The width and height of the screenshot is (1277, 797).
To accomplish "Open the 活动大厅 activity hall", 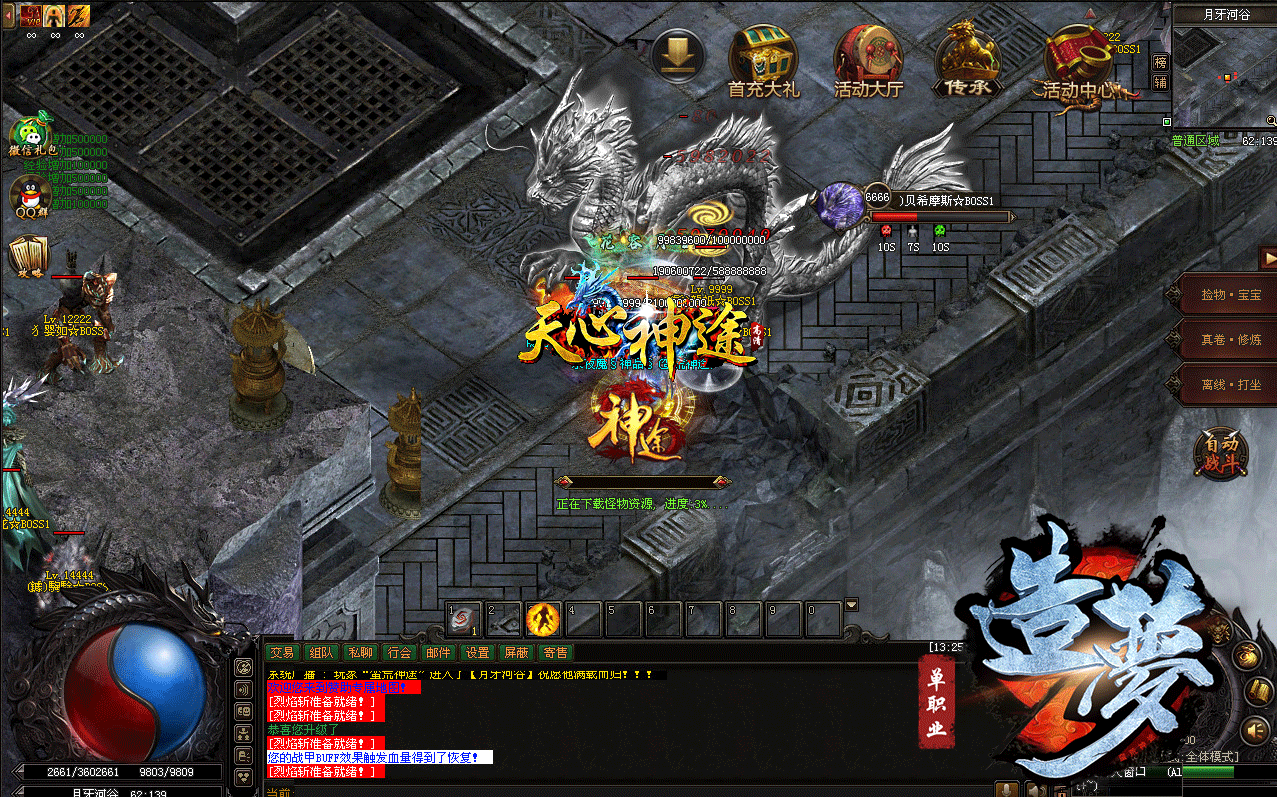I will pyautogui.click(x=868, y=58).
